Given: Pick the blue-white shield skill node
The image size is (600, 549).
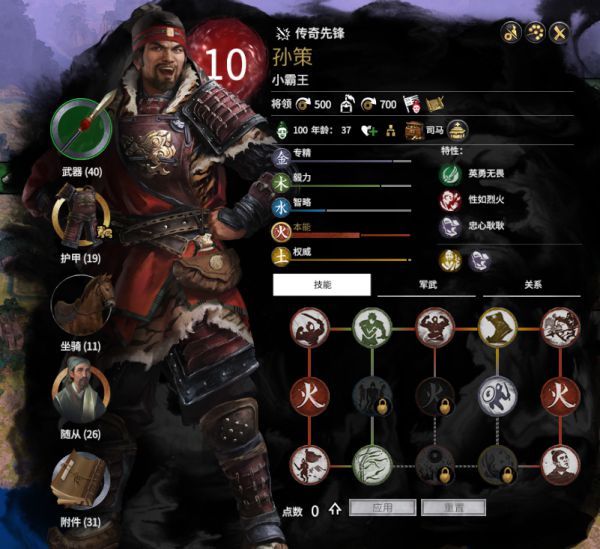Looking at the screenshot, I should tap(497, 394).
